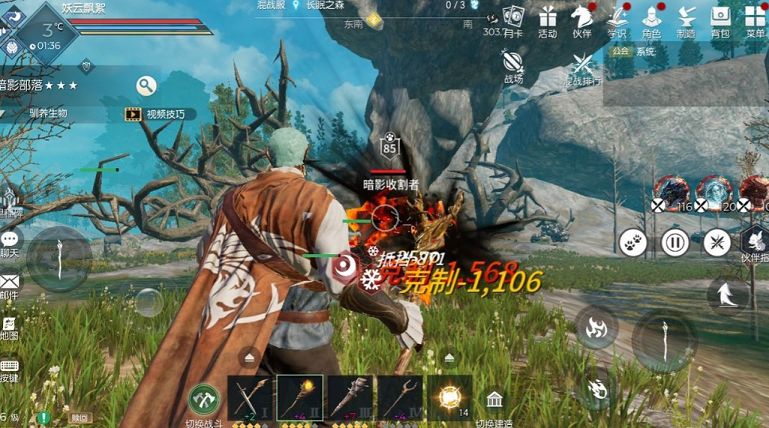
Task: Activate the paw print pet command
Action: pos(632,242)
